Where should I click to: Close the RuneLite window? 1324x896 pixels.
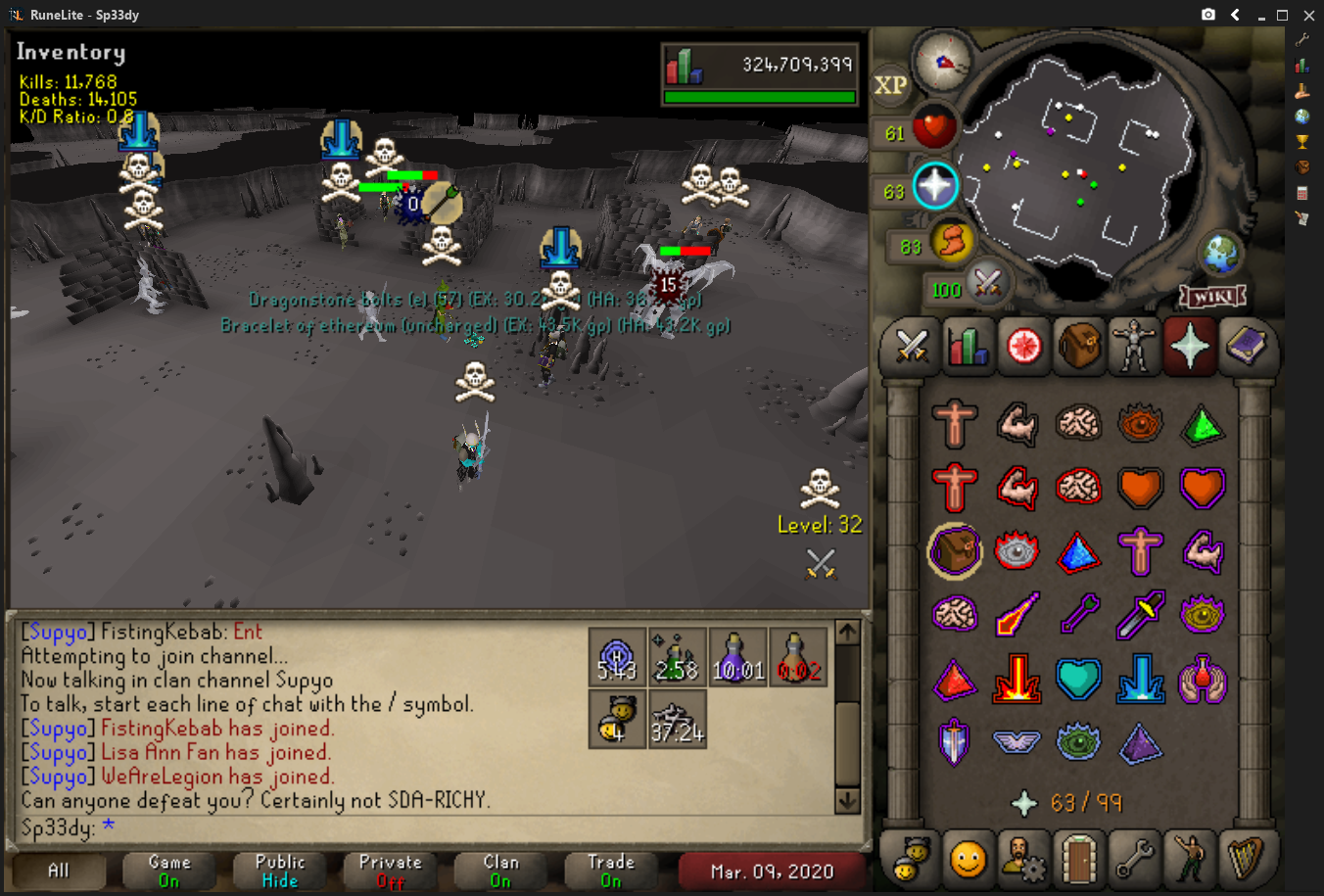(x=1308, y=15)
